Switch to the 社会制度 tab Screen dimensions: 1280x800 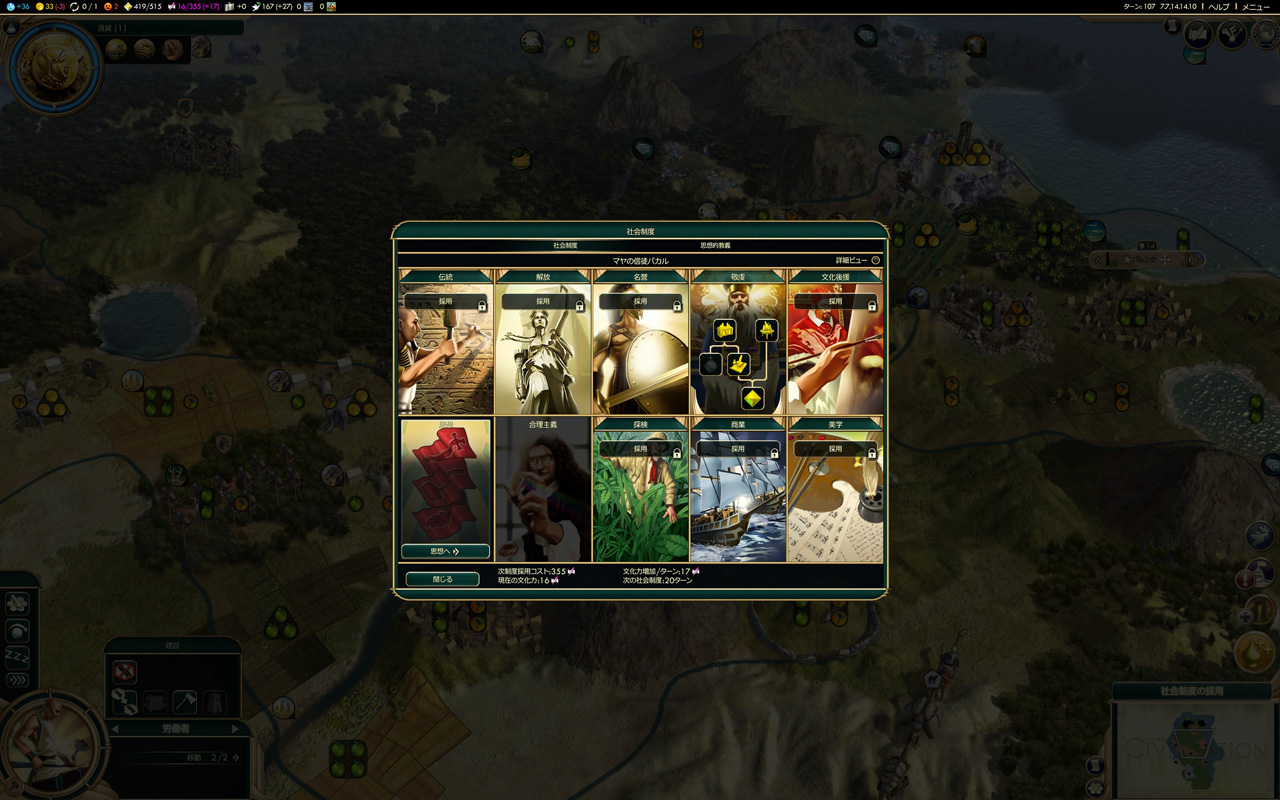[565, 245]
